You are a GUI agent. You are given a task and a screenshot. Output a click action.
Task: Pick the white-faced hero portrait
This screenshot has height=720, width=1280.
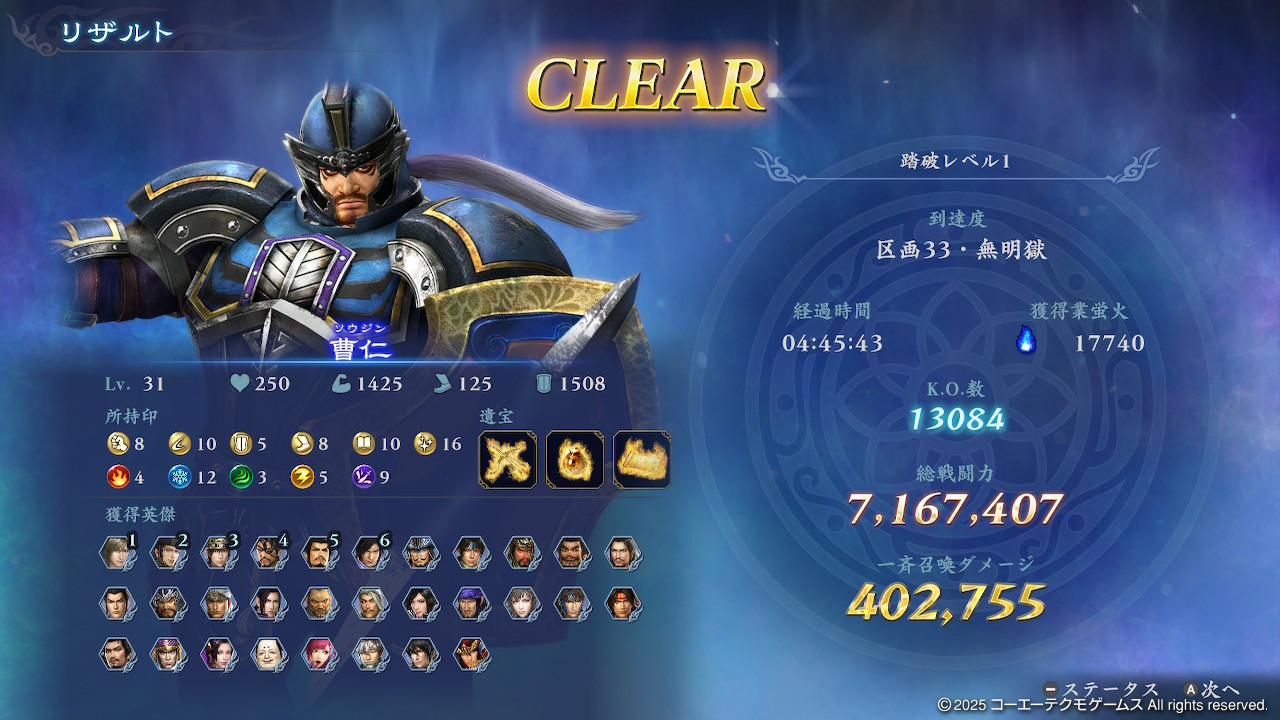click(267, 654)
